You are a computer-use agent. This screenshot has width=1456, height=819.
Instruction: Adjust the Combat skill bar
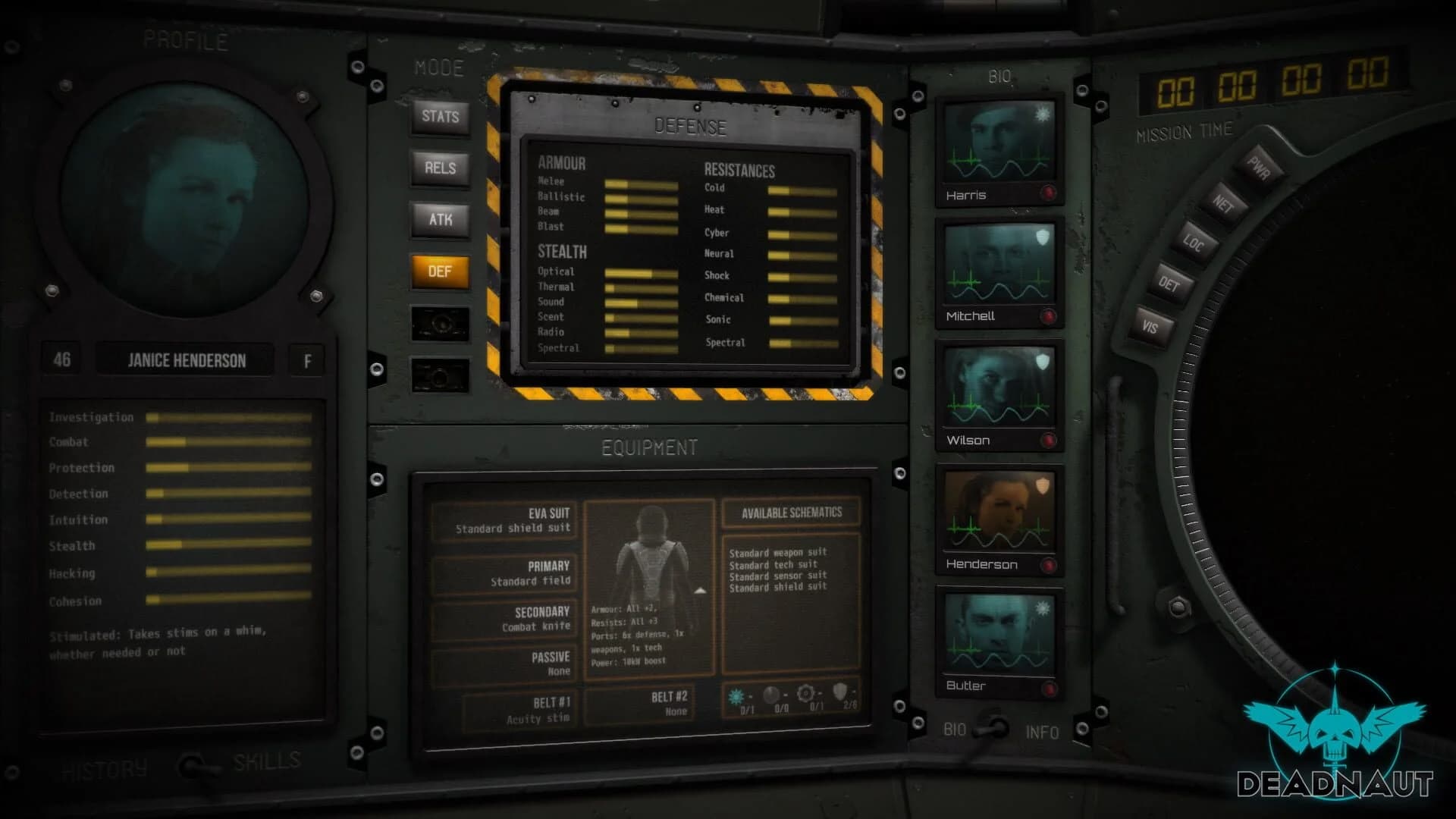click(x=227, y=442)
